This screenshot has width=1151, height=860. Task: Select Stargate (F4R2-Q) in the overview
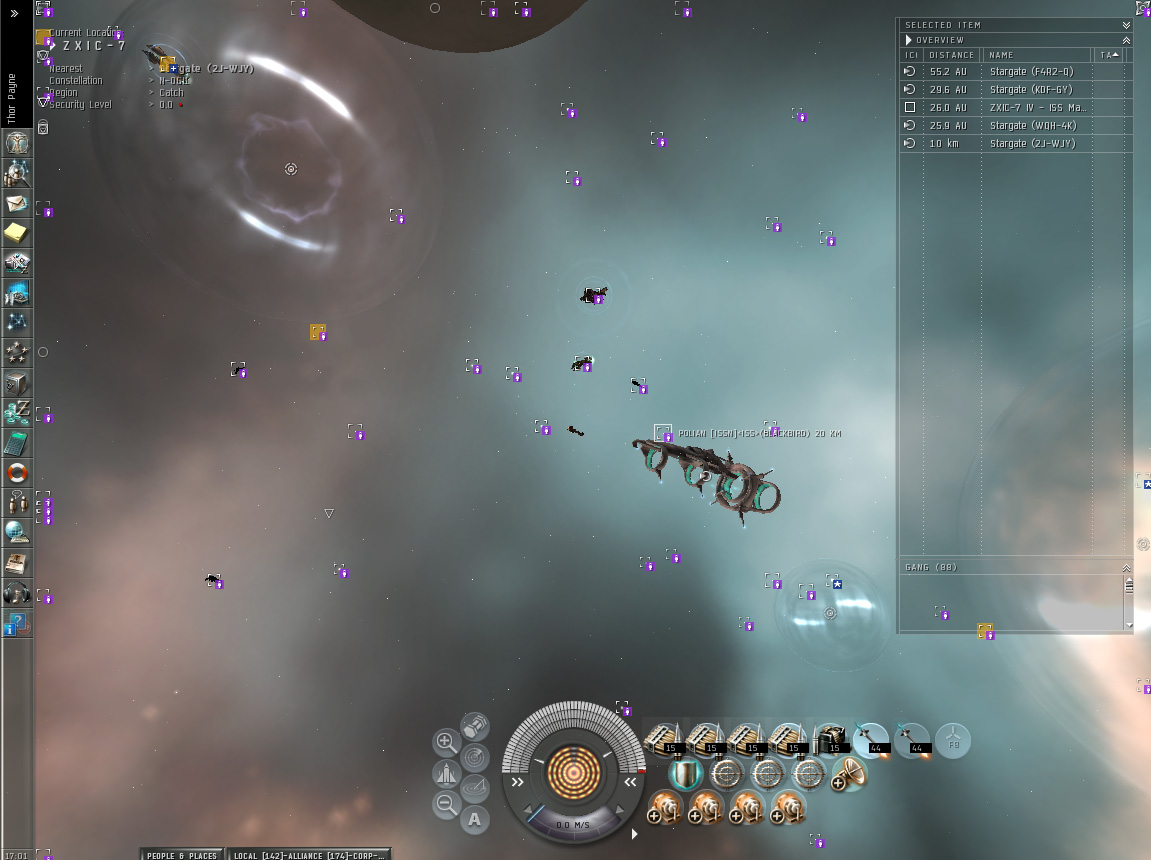(1030, 72)
